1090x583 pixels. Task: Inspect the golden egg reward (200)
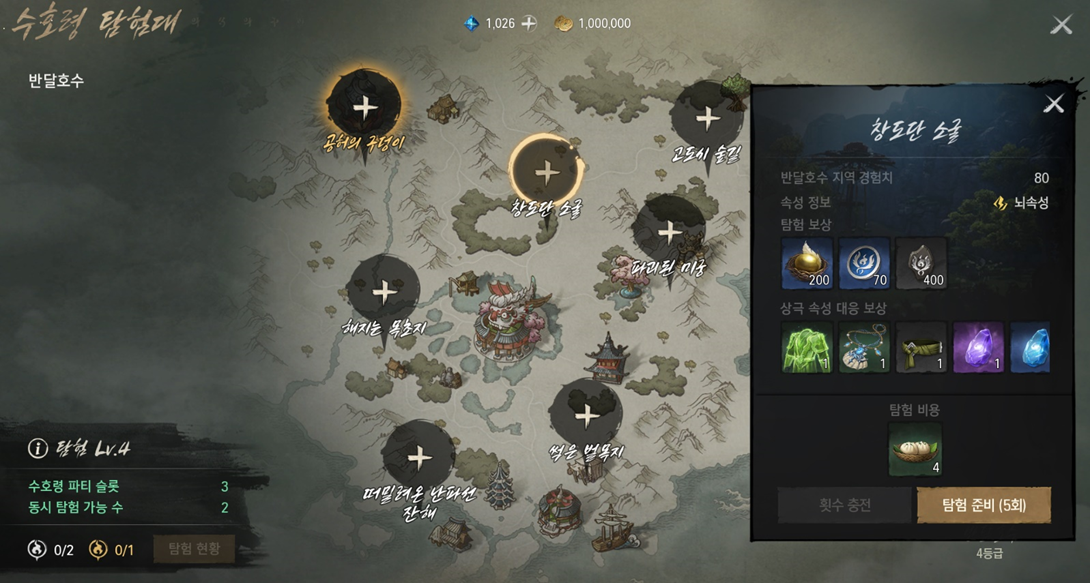pos(806,263)
